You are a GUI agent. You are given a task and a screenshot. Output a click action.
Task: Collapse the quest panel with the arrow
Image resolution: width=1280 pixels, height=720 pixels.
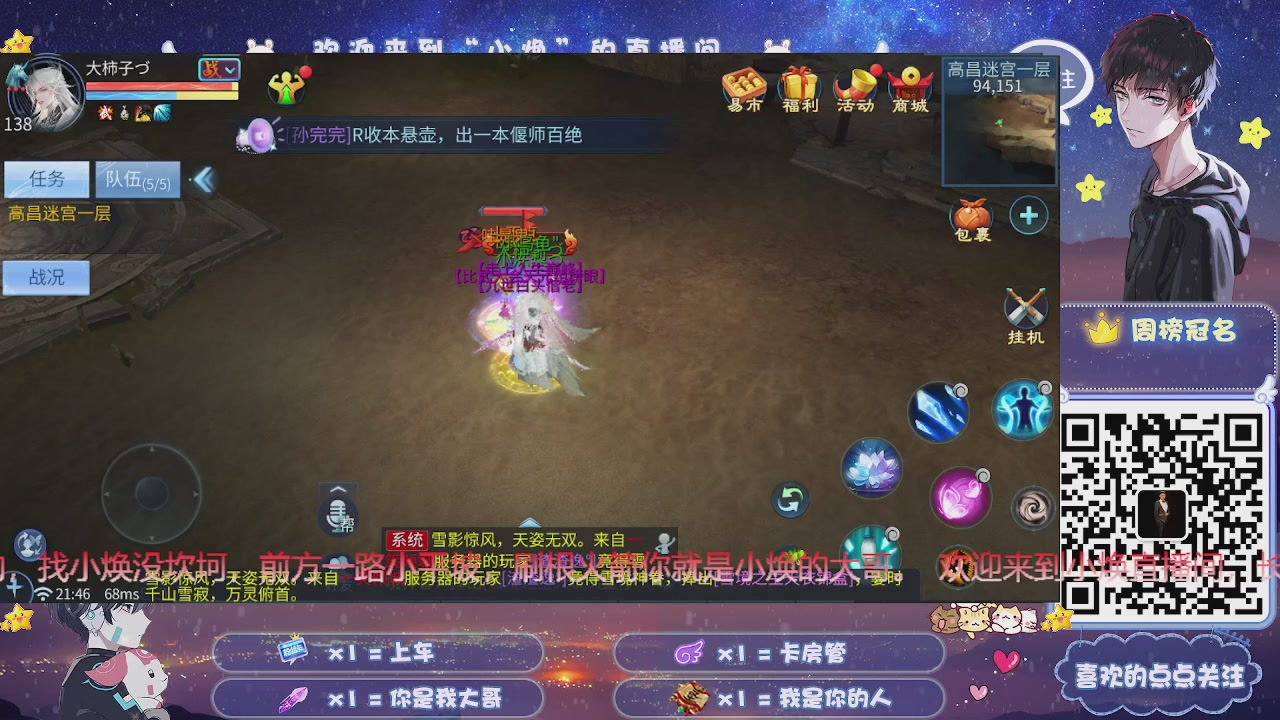click(x=203, y=177)
